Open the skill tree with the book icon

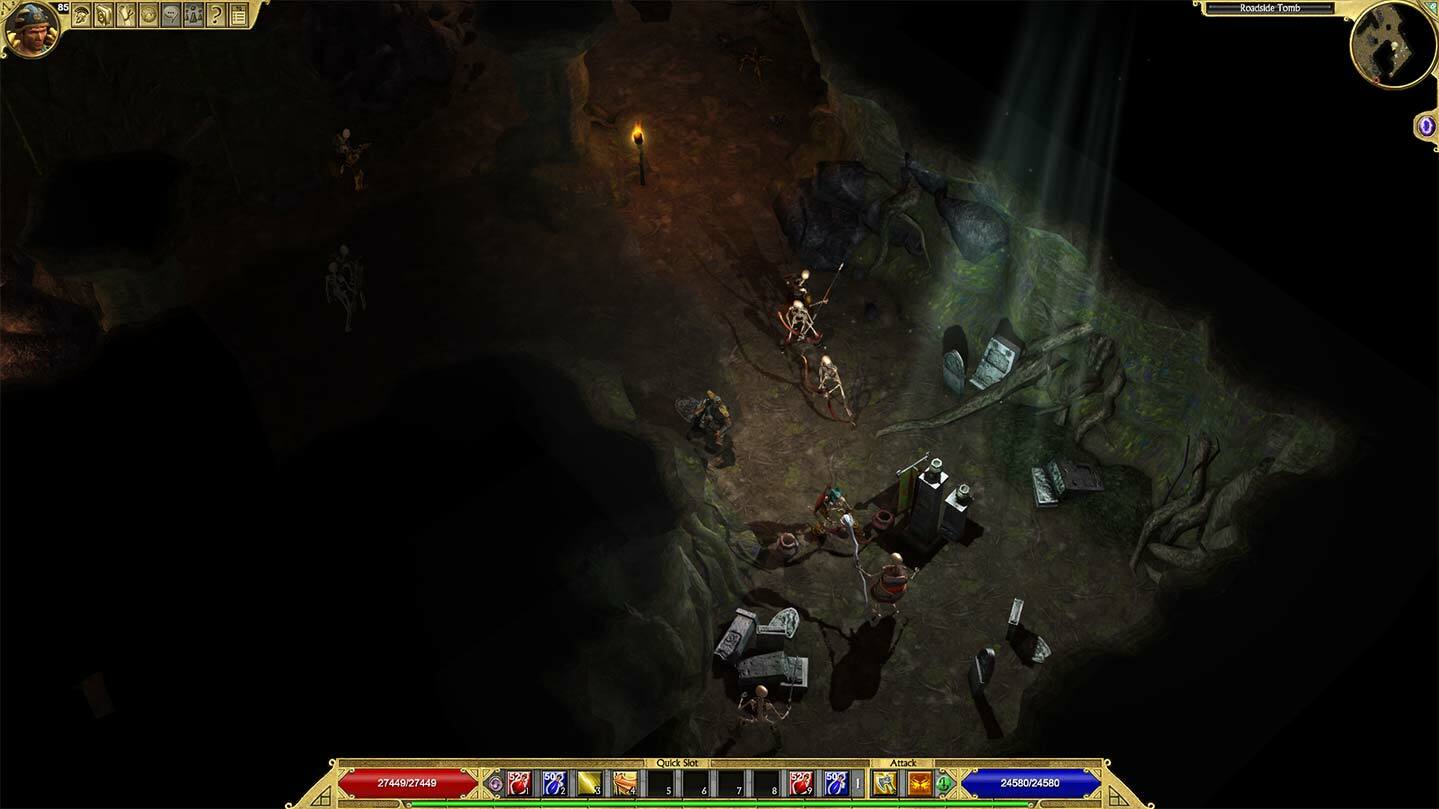(x=102, y=15)
